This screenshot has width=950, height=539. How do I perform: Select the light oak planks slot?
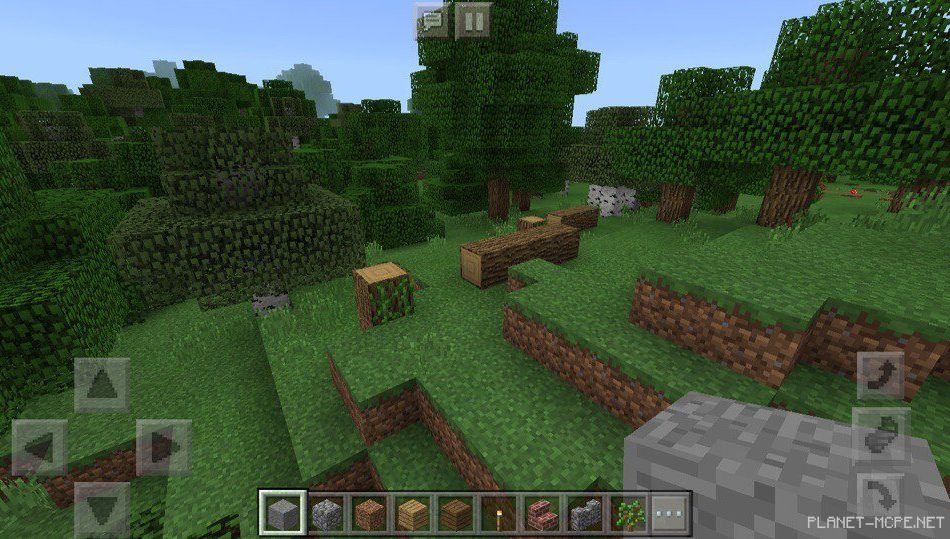[413, 513]
